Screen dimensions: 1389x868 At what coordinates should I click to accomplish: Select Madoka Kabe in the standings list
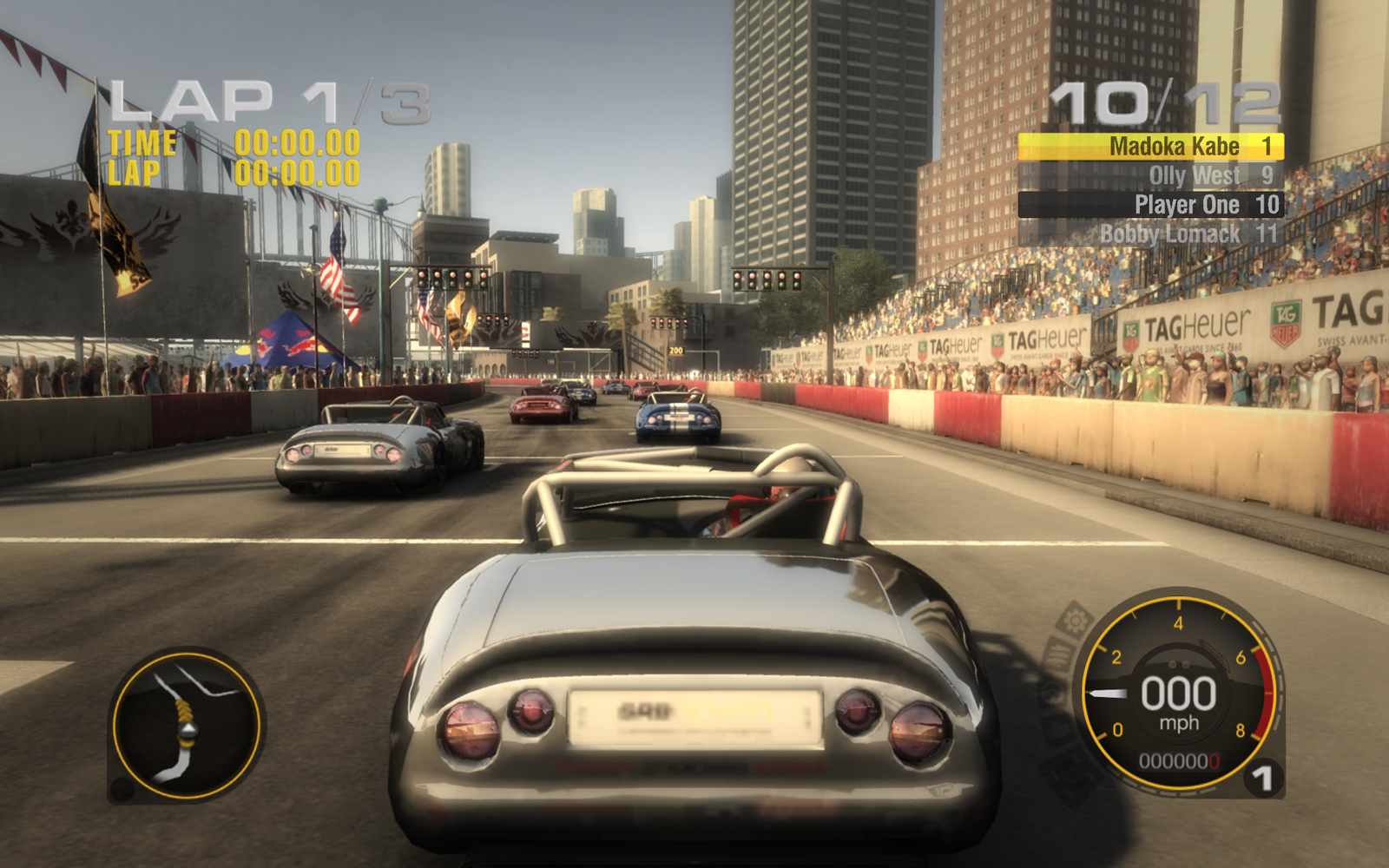1150,147
